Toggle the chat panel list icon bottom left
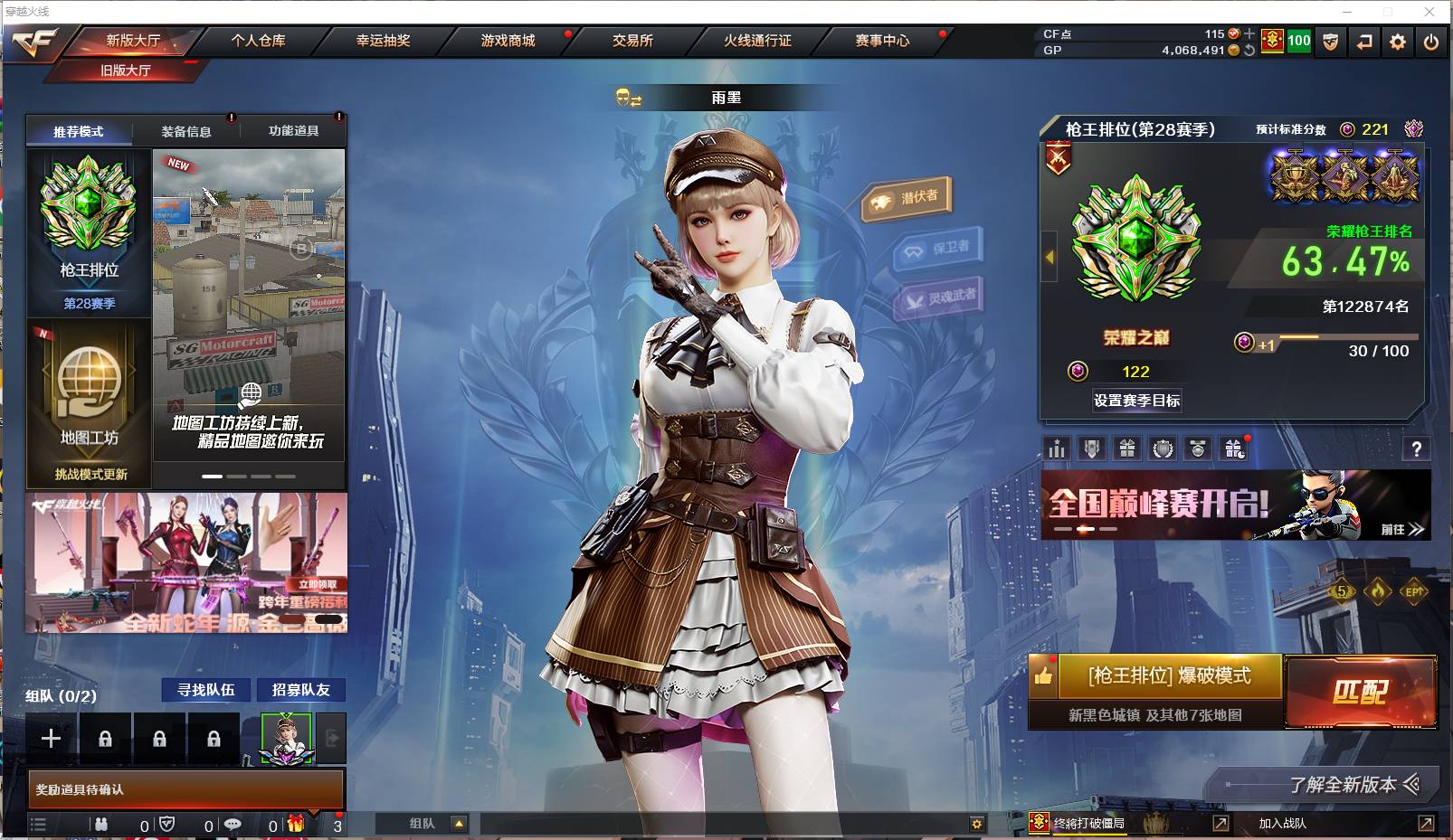The image size is (1453, 840). tap(38, 824)
